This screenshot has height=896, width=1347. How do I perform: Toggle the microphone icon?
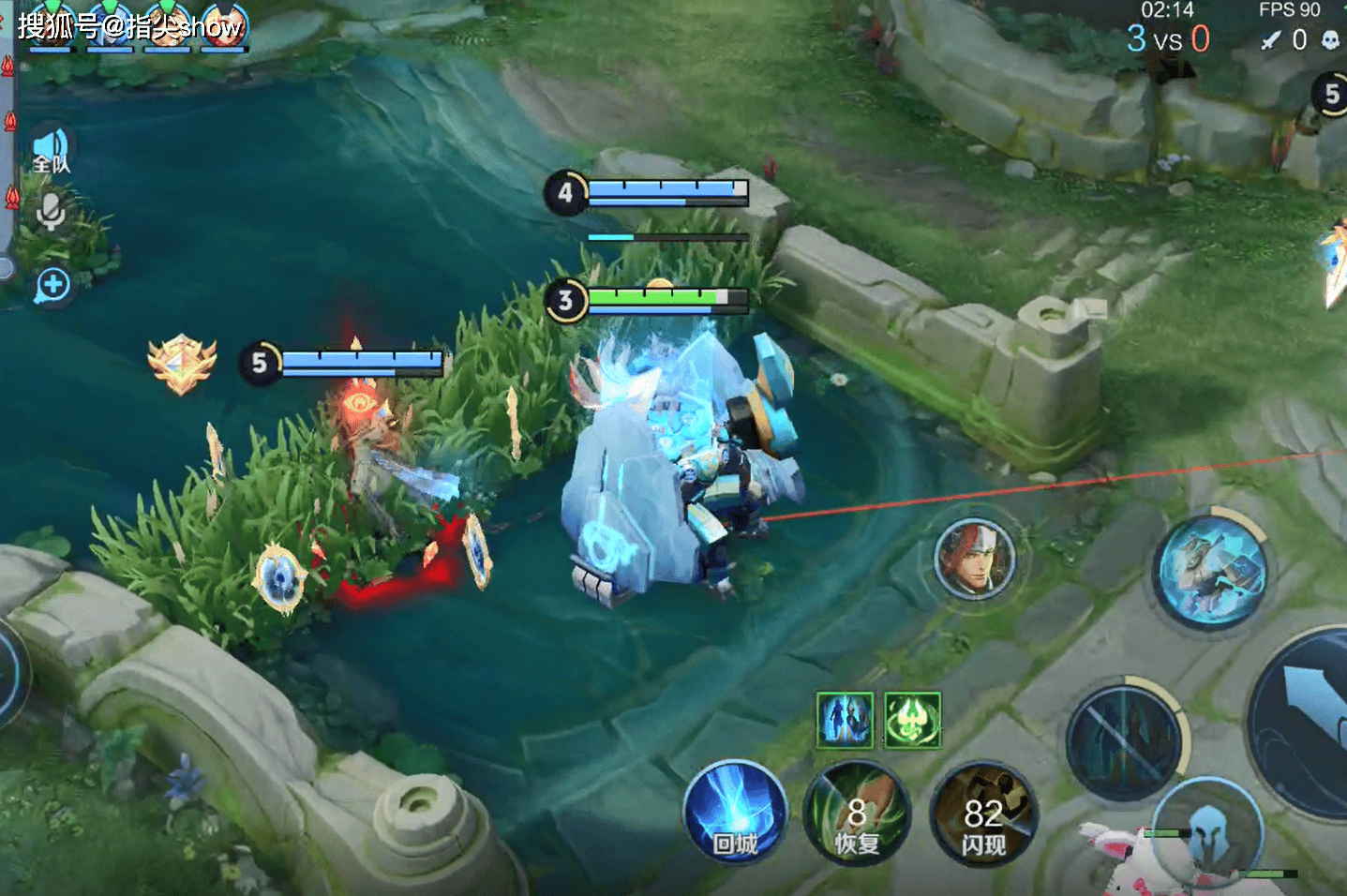click(51, 212)
